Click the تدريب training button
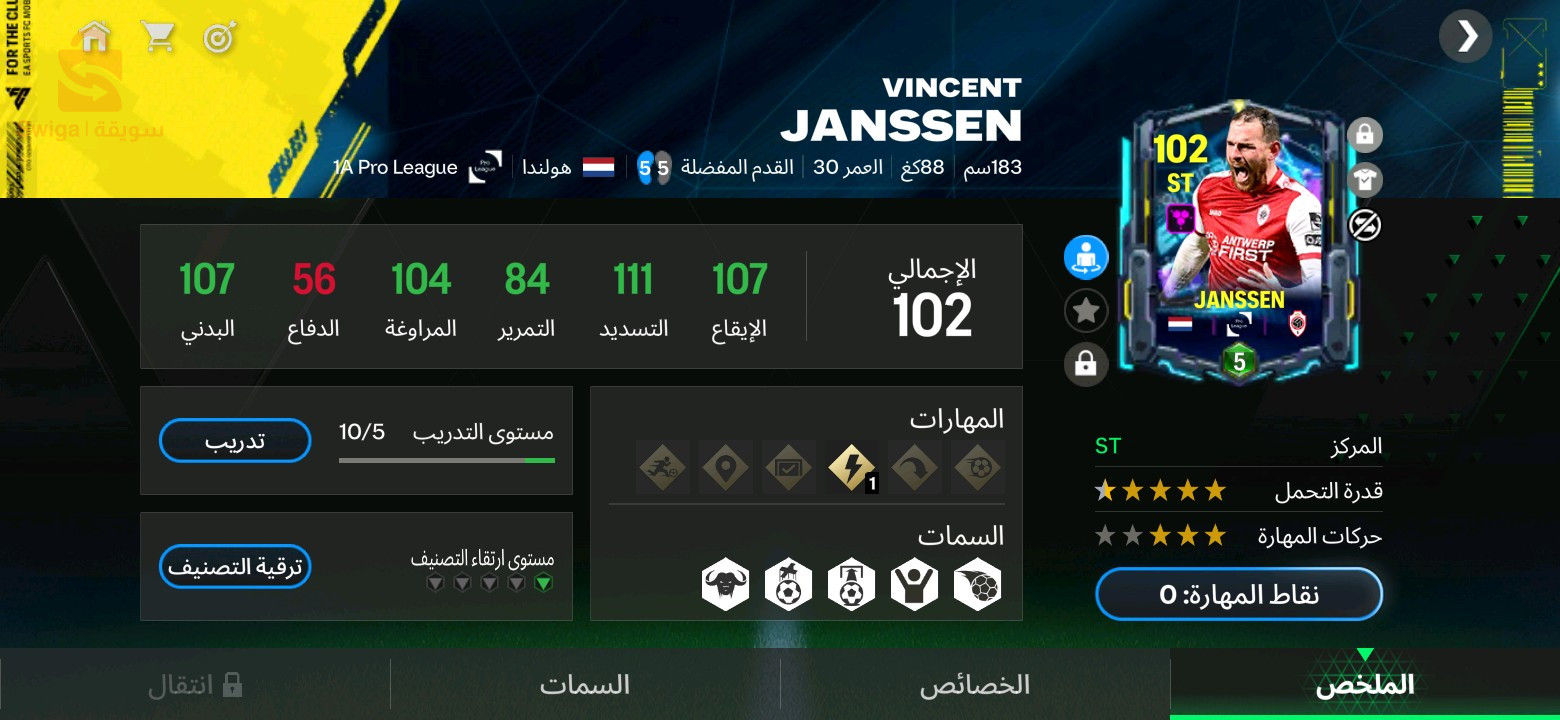The image size is (1560, 720). 235,440
